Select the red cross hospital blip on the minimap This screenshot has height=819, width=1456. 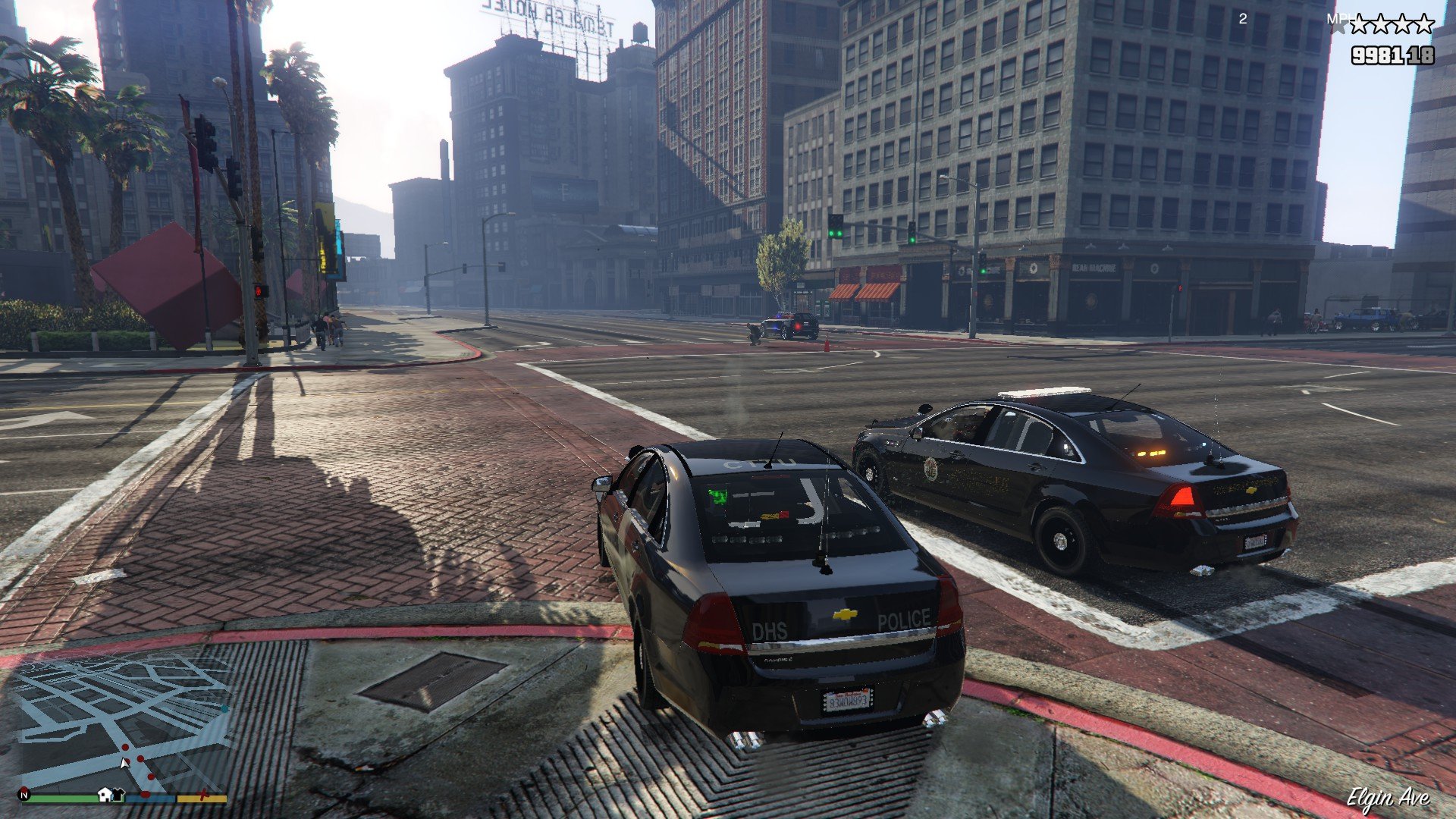point(202,795)
